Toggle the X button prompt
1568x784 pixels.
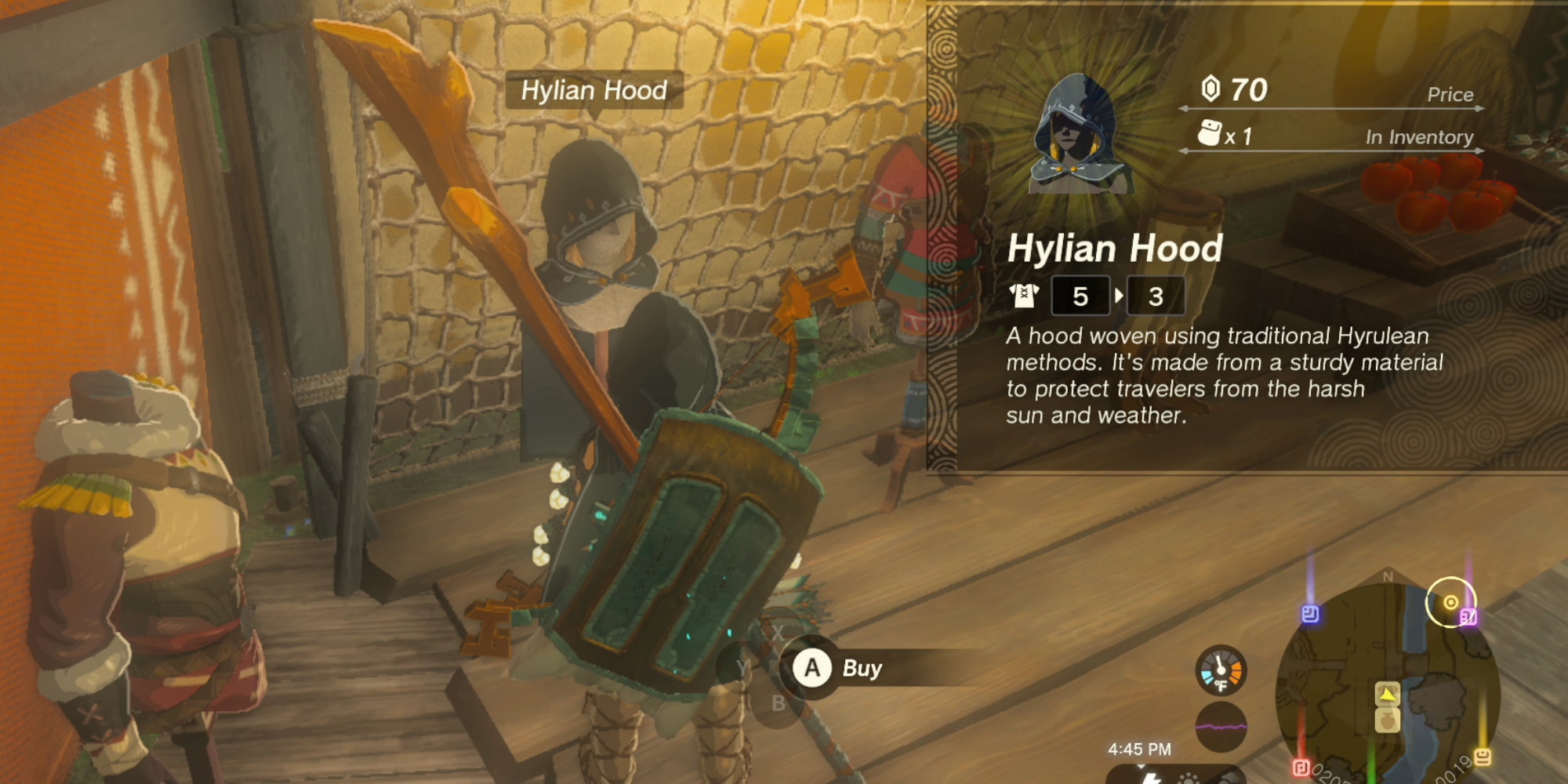click(x=777, y=633)
